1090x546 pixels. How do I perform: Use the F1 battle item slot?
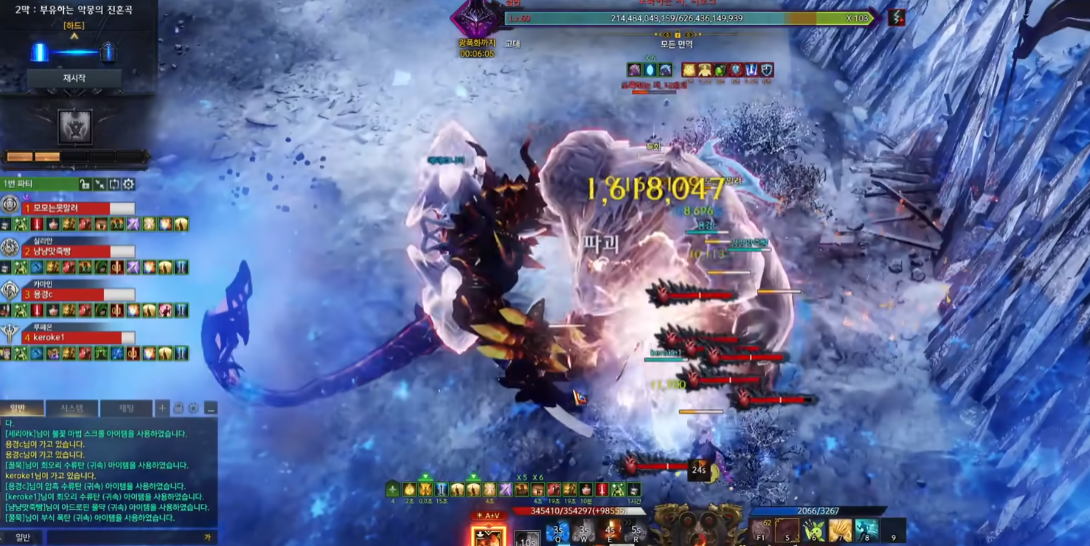tap(762, 531)
